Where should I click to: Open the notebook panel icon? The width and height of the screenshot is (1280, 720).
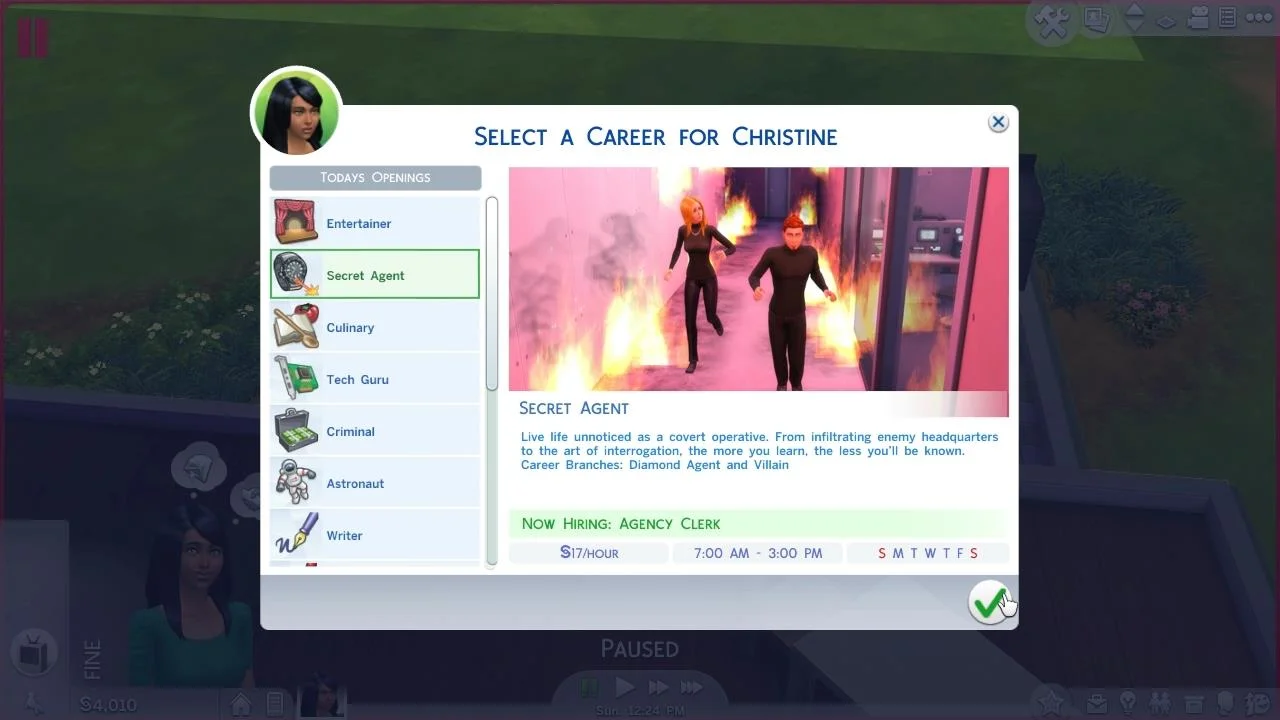[x=1227, y=17]
